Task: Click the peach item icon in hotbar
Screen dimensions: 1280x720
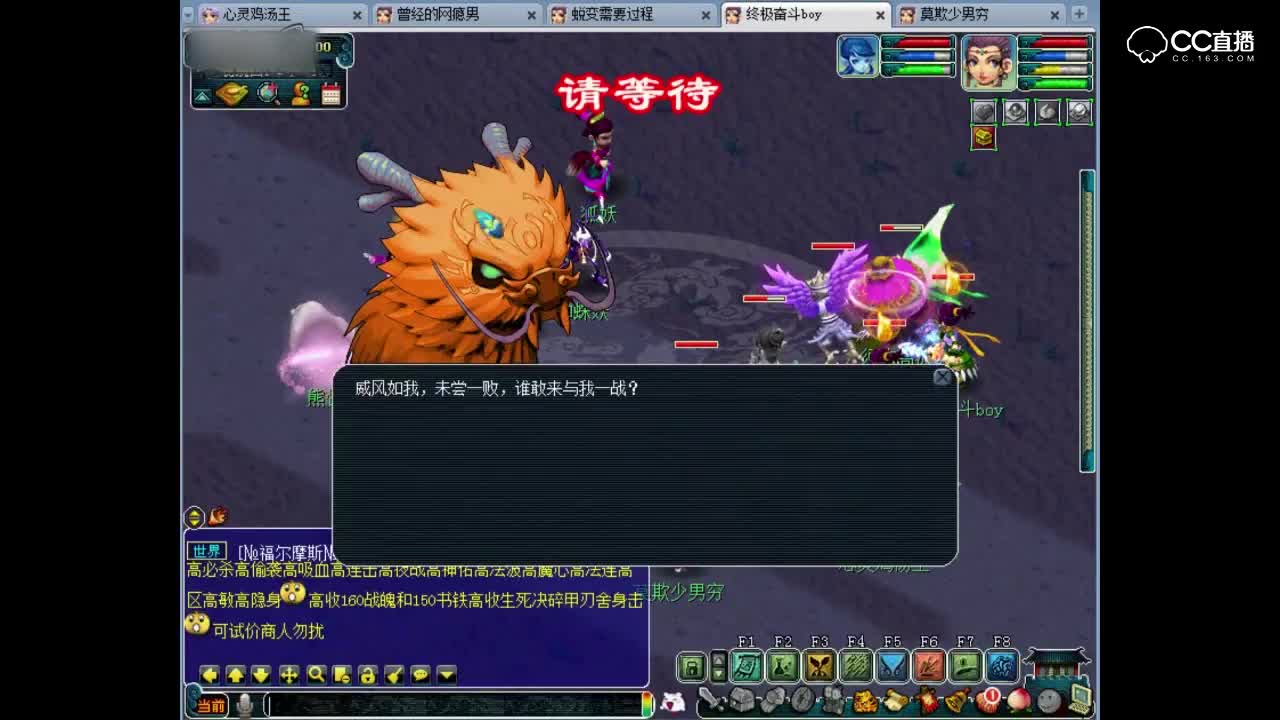Action: pyautogui.click(x=1019, y=700)
